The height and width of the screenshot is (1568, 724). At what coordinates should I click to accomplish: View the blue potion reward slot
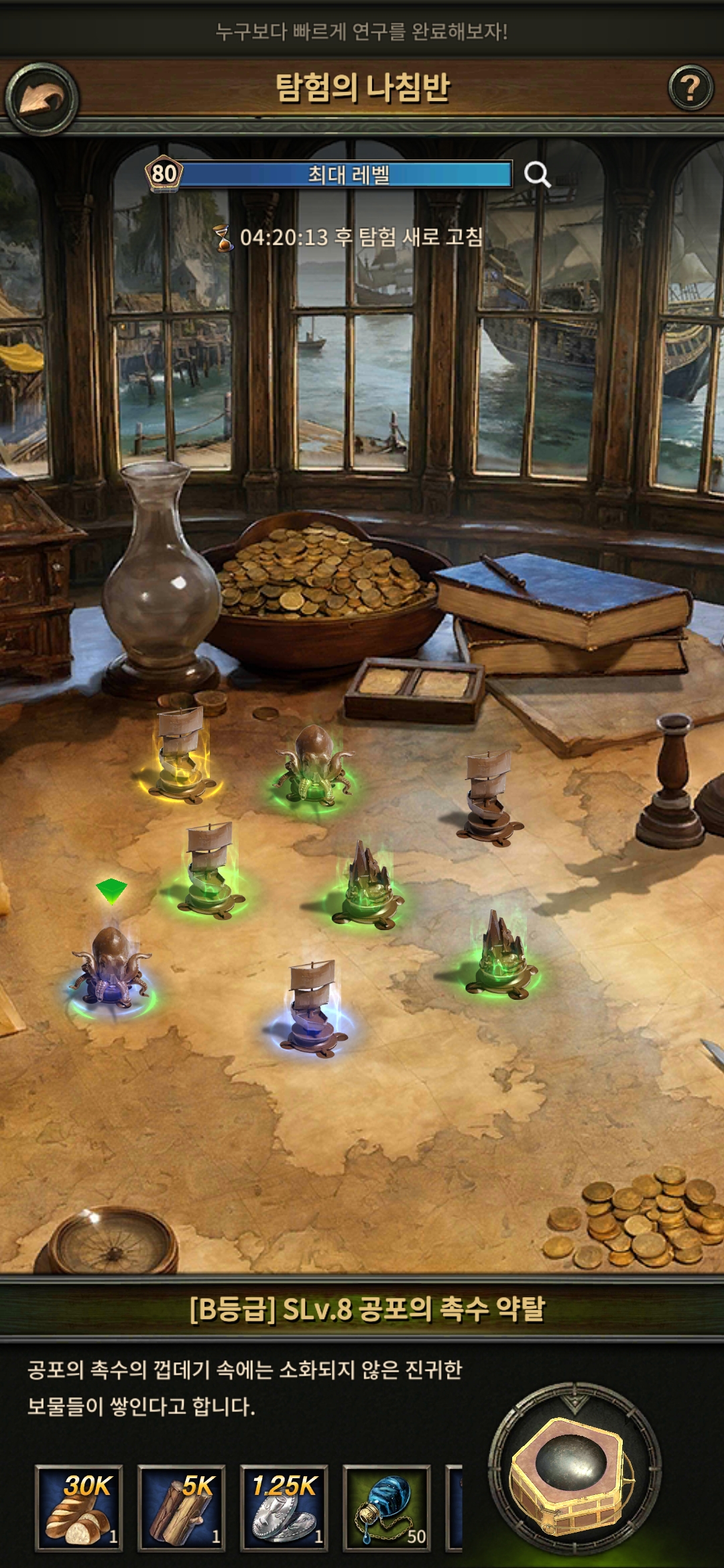tap(387, 1507)
